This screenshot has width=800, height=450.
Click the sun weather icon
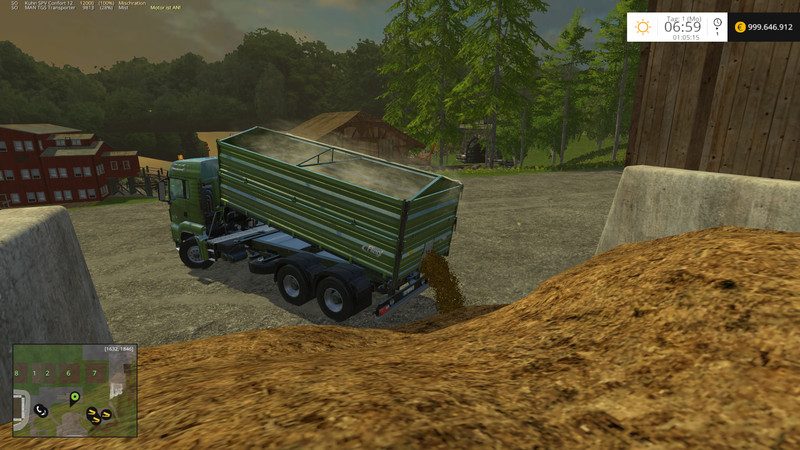point(645,27)
